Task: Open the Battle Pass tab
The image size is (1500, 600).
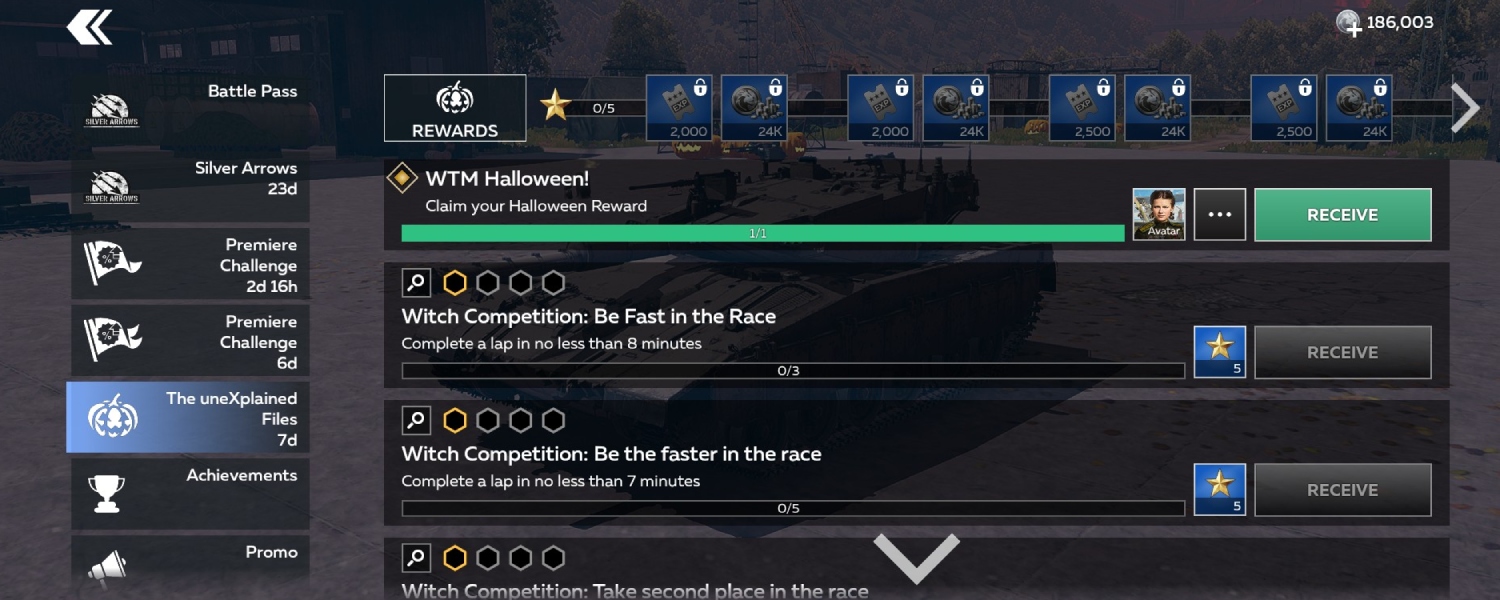Action: click(189, 108)
